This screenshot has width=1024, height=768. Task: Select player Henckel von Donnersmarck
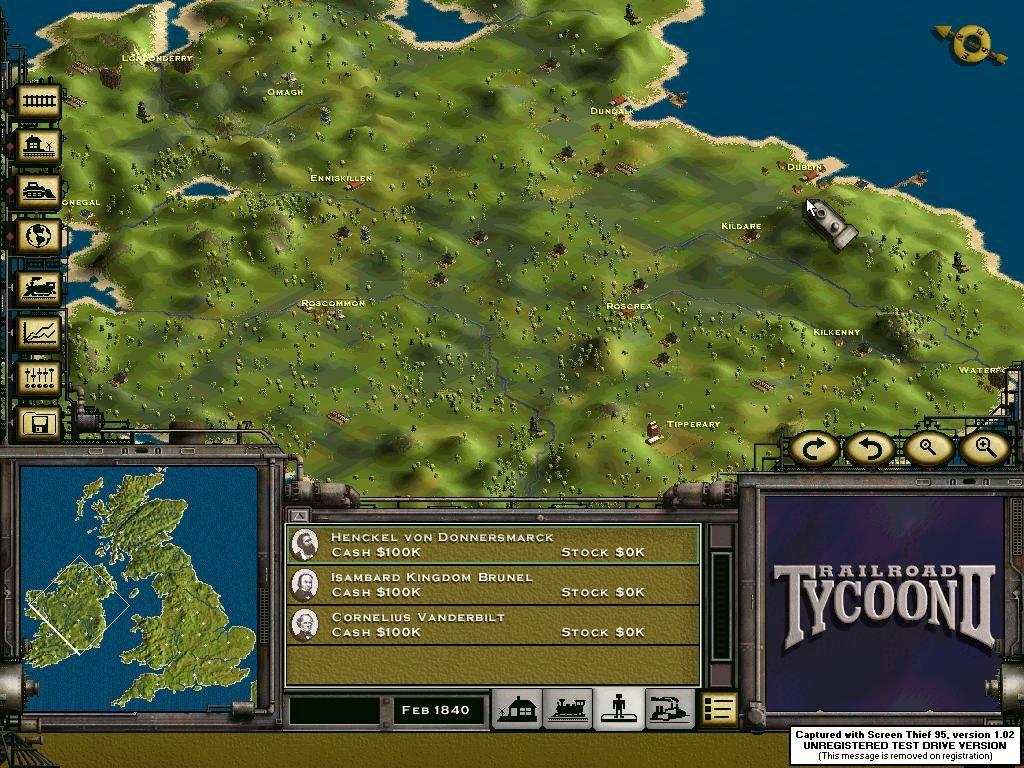(x=492, y=544)
